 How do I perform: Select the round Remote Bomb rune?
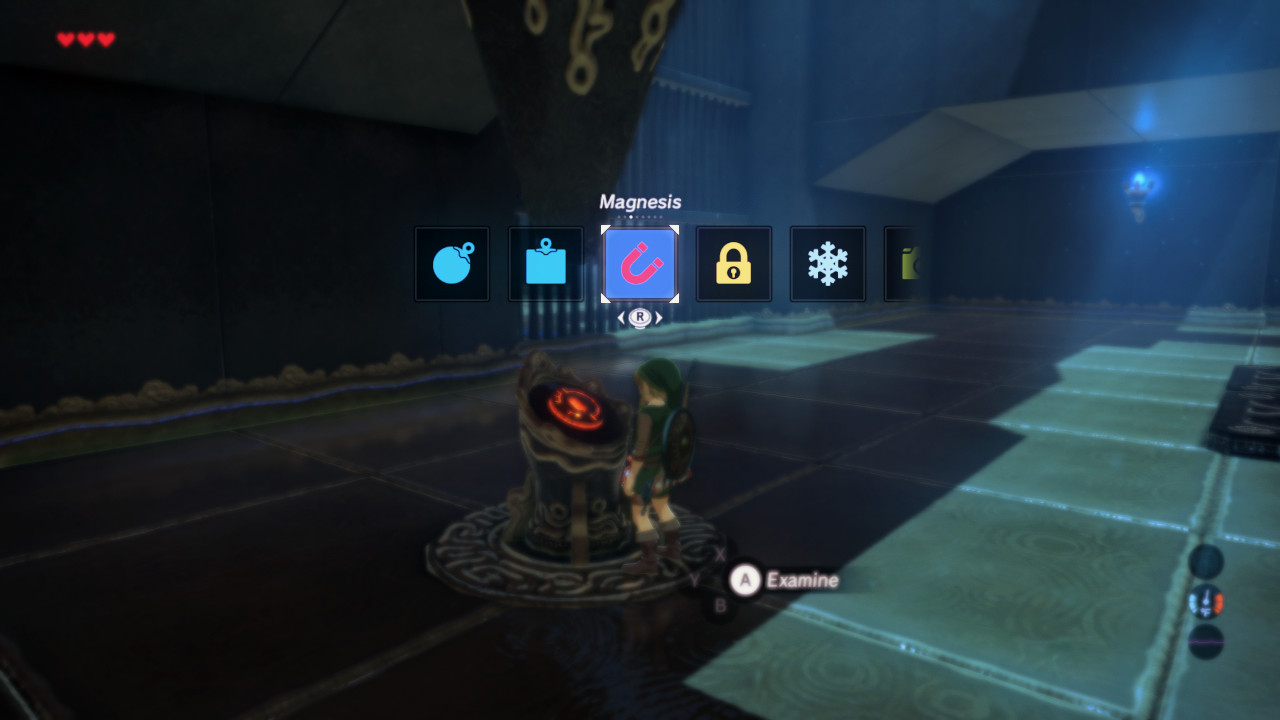(451, 263)
